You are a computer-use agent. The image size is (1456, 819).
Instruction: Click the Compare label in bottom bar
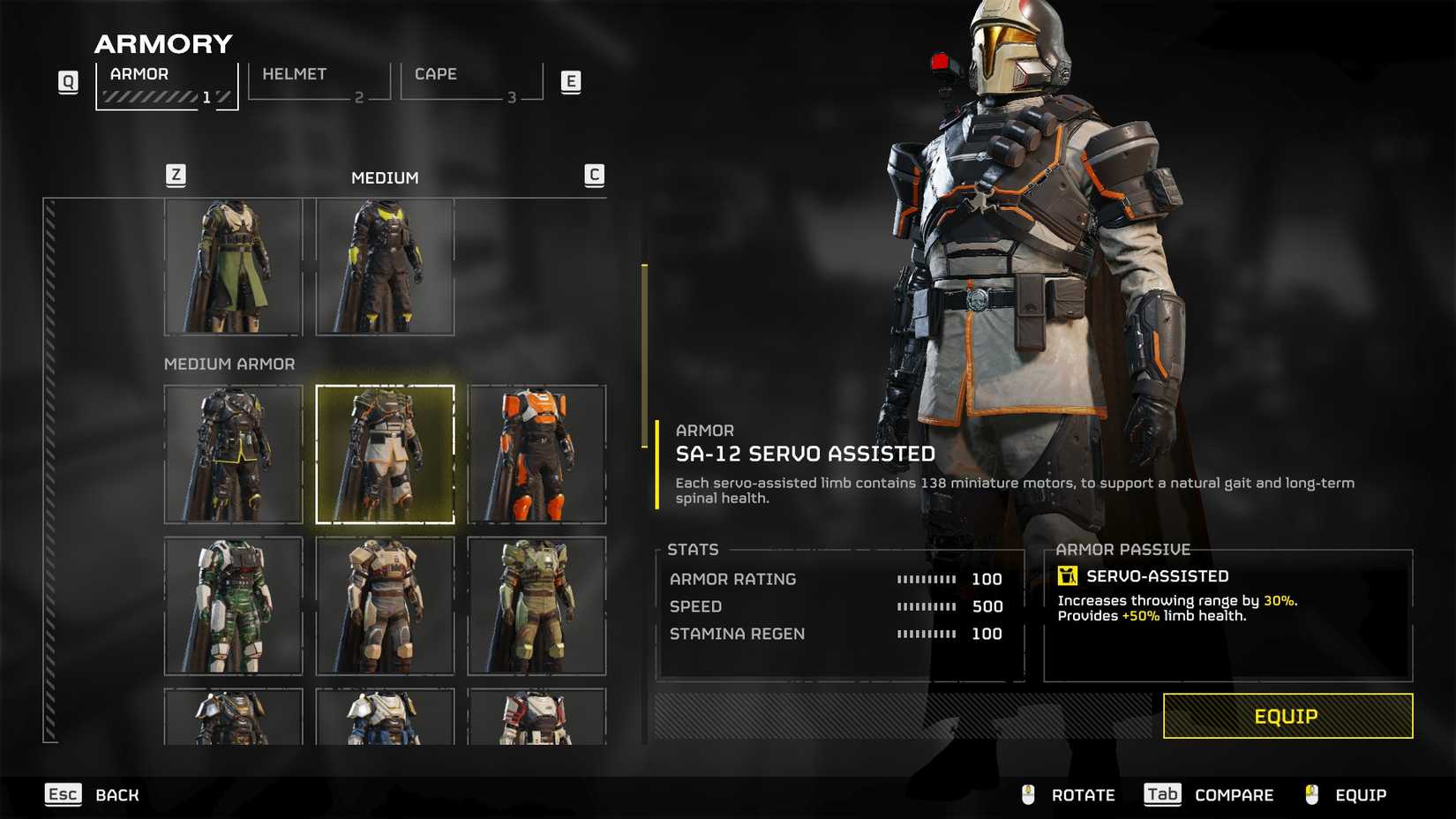click(x=1234, y=794)
